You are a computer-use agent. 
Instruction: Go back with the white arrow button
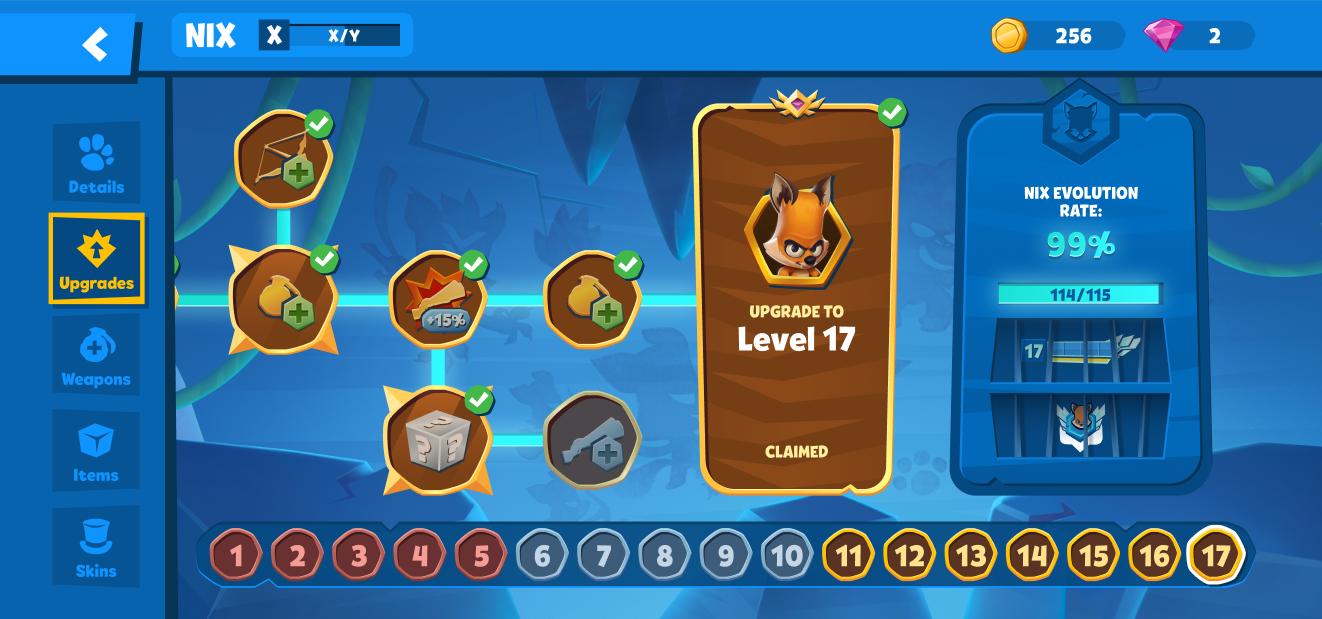click(x=95, y=44)
